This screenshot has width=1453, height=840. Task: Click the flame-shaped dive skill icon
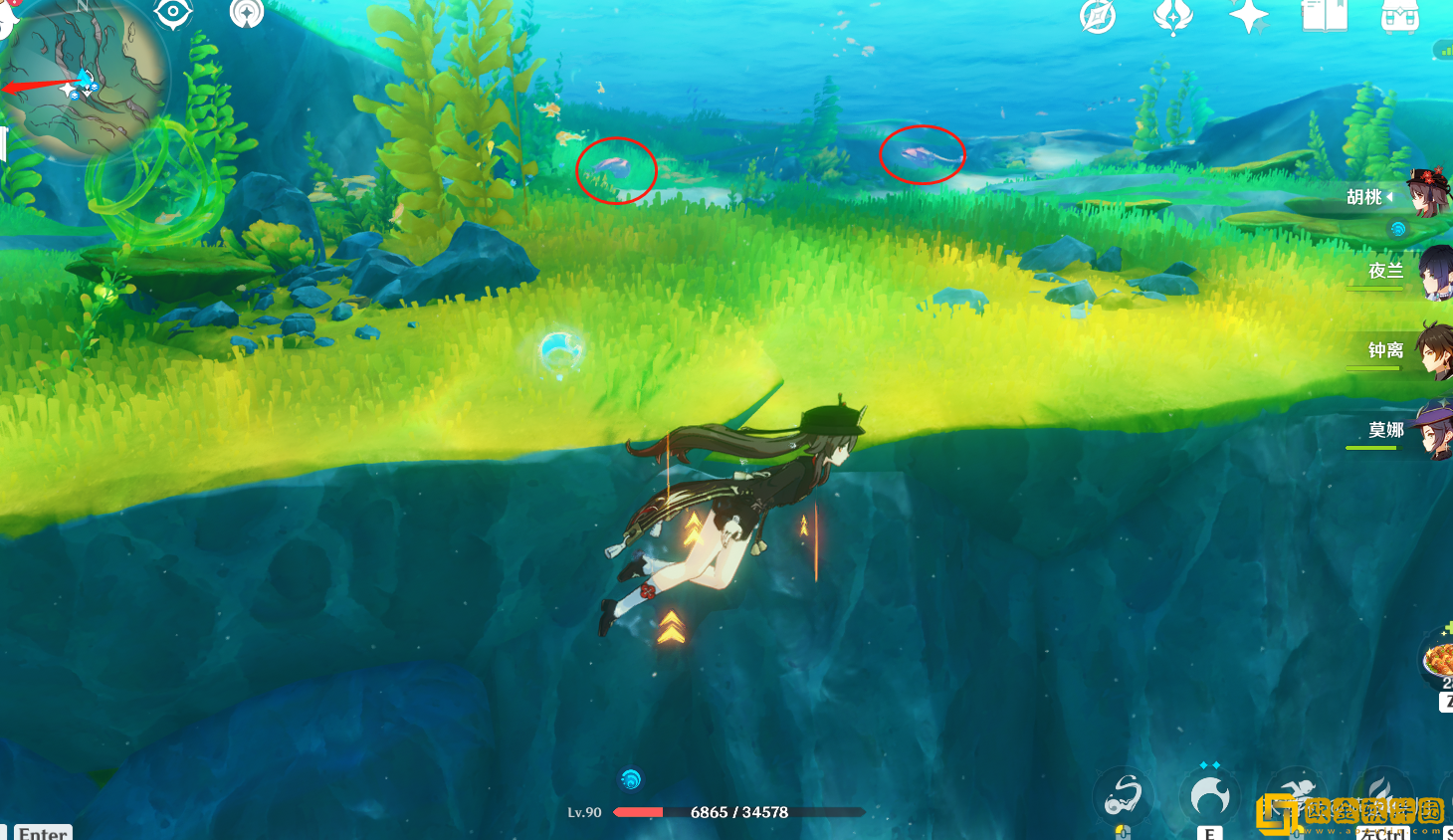[1381, 795]
